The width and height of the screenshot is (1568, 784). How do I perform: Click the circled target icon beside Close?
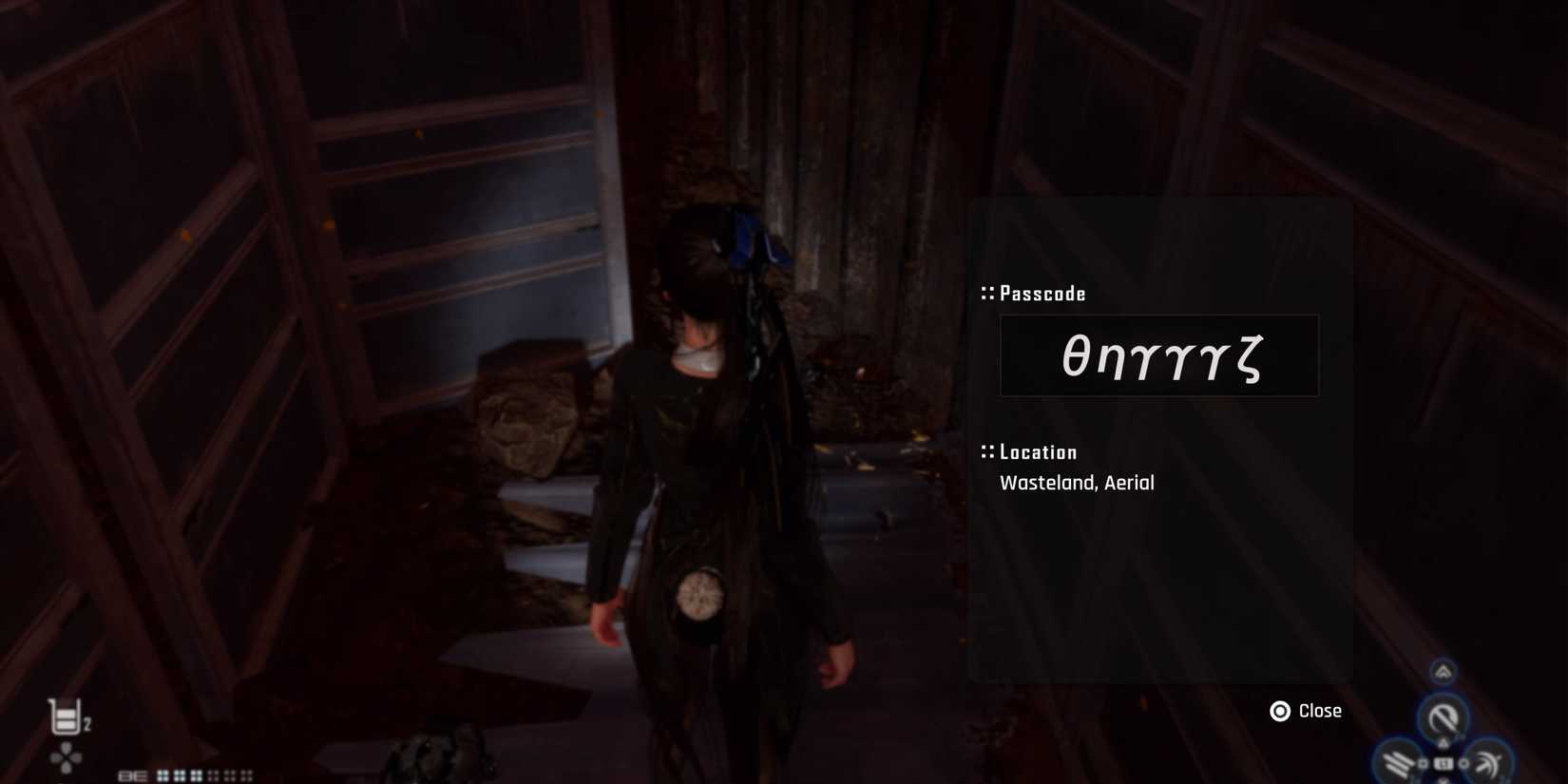pos(1282,710)
